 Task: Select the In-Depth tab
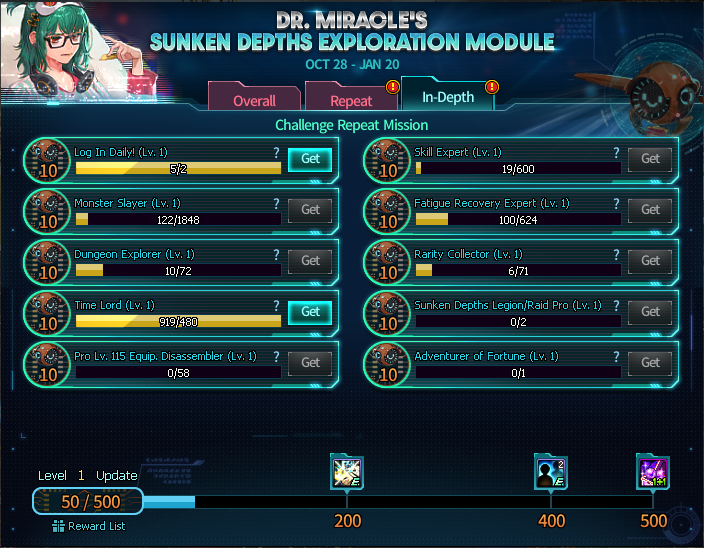point(447,97)
